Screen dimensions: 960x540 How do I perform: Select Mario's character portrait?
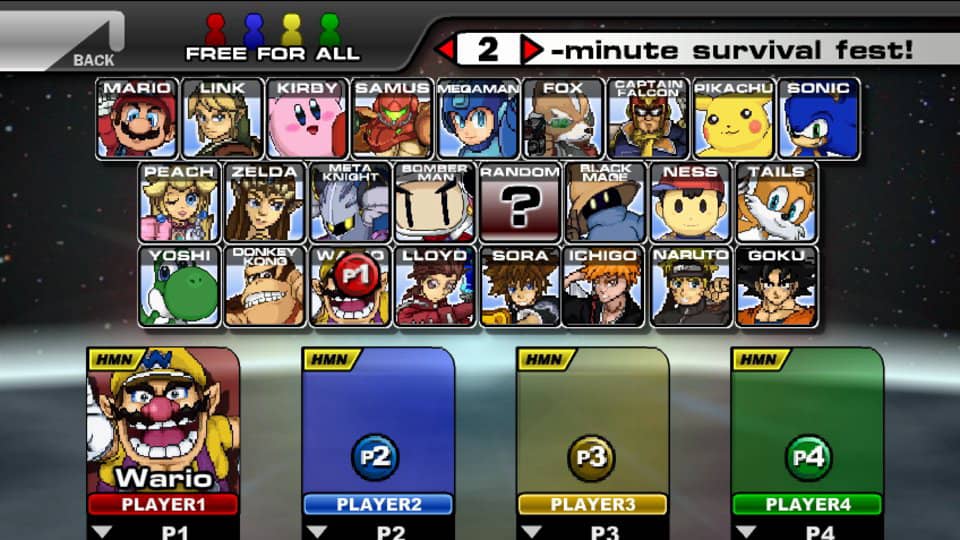click(x=137, y=119)
